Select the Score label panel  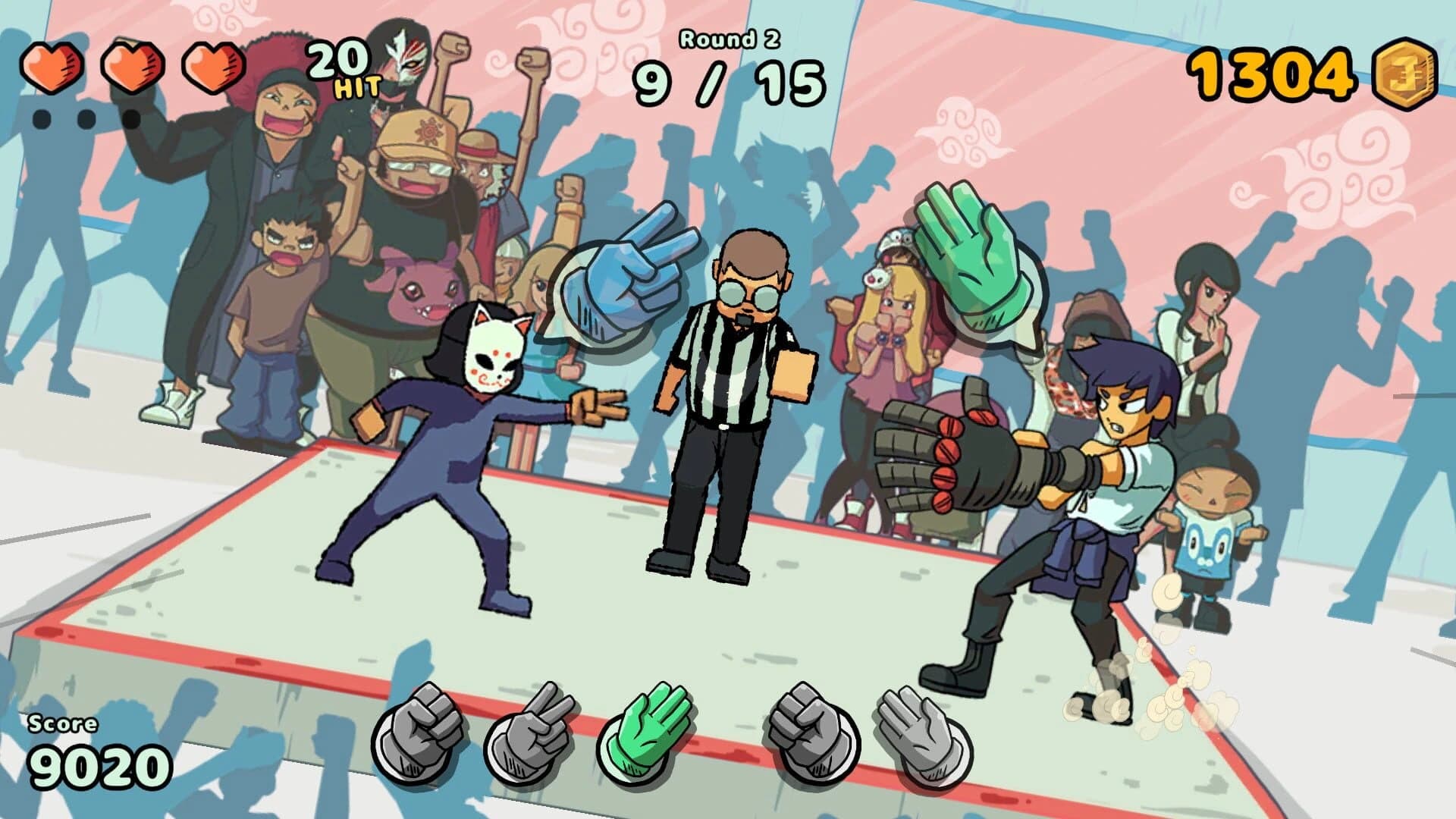click(x=64, y=724)
